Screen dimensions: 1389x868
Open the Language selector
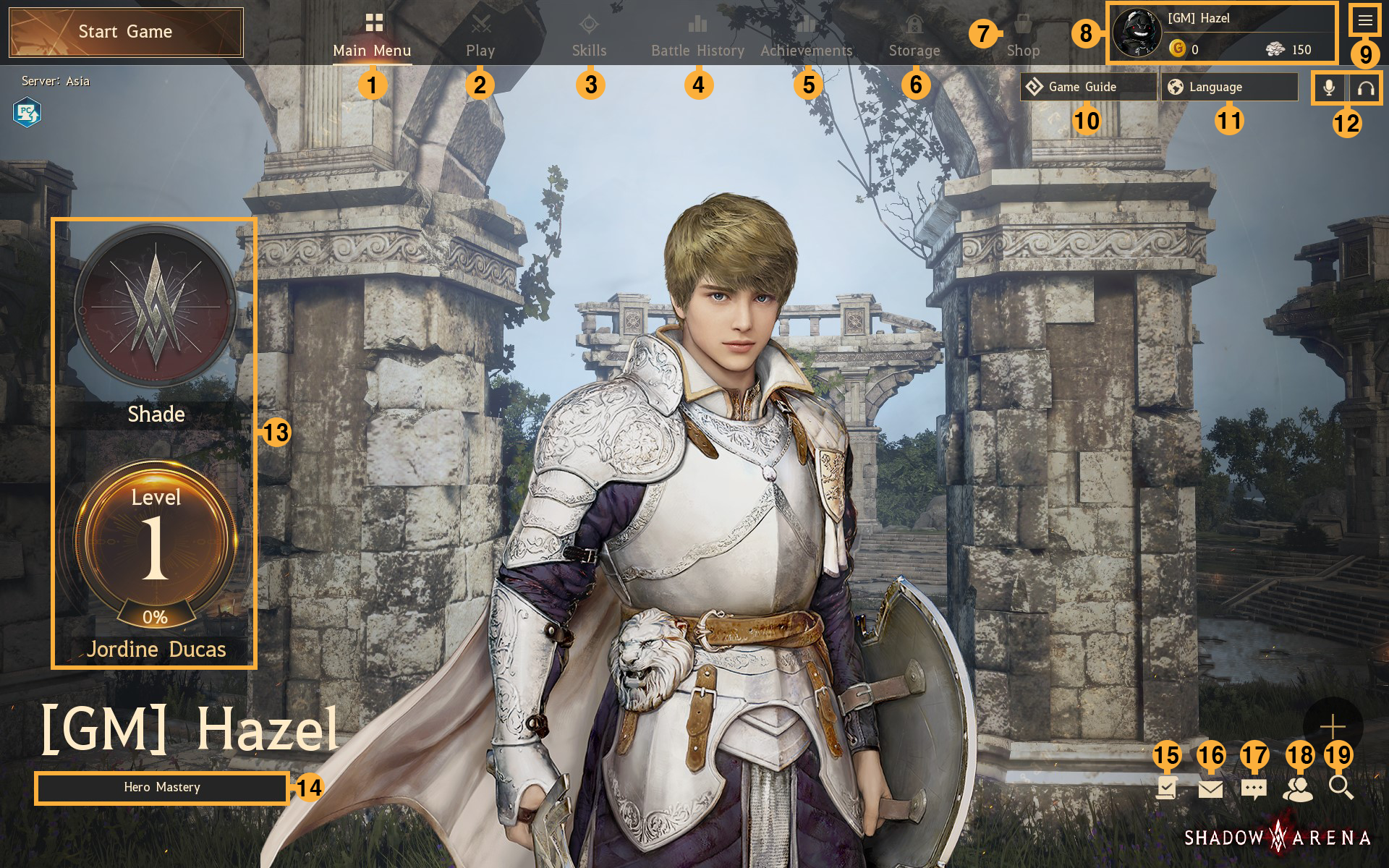(x=1228, y=87)
